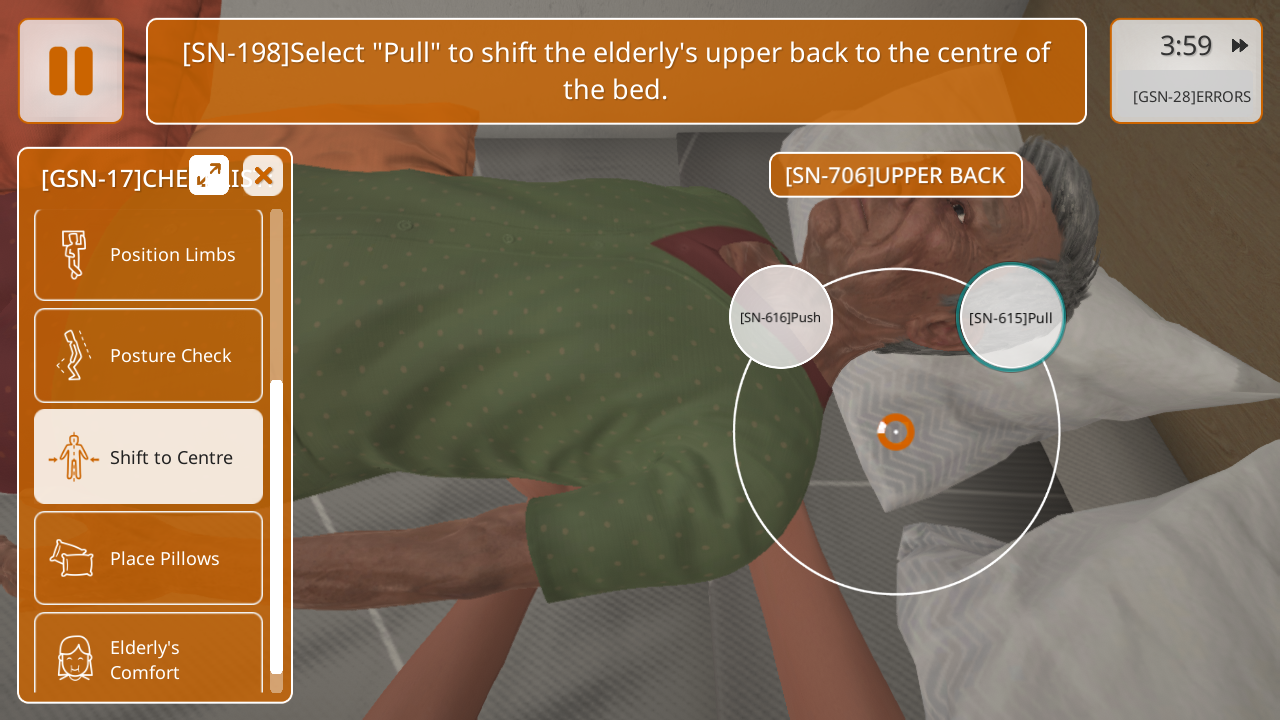Choose the Push option

pyautogui.click(x=780, y=317)
